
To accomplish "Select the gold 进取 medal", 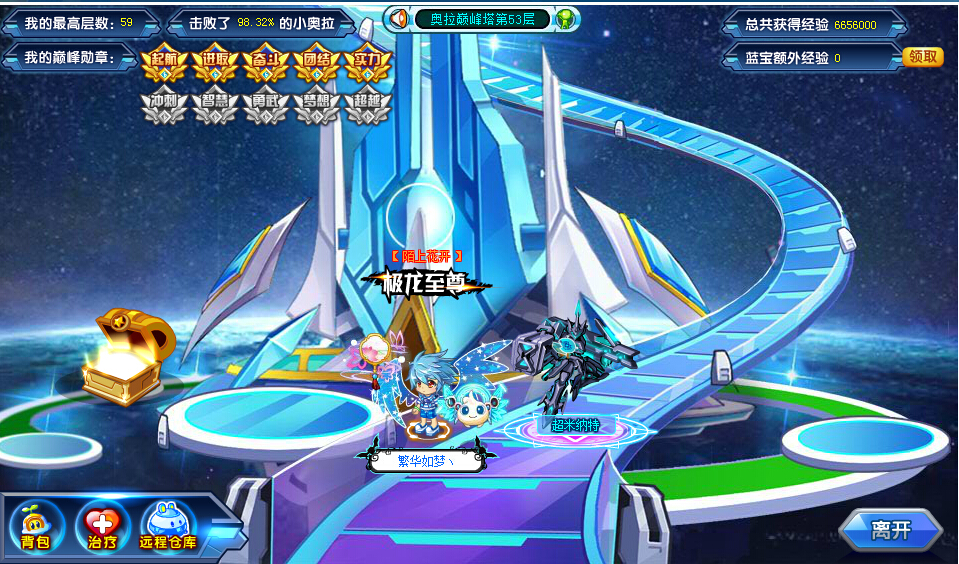I will coord(215,62).
